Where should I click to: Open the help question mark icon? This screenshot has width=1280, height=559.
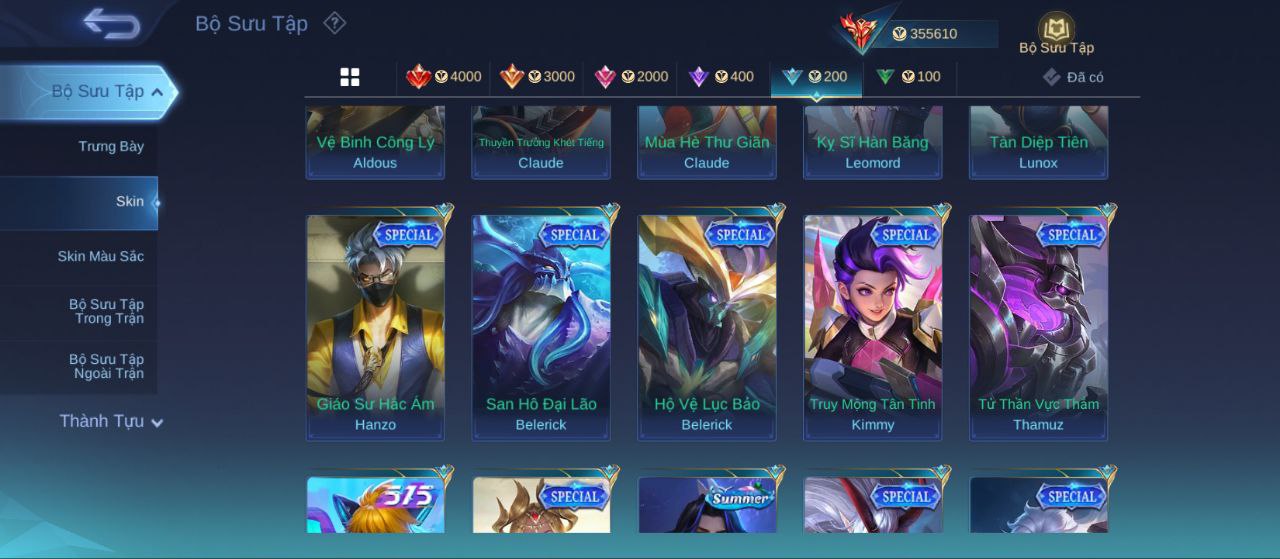335,23
